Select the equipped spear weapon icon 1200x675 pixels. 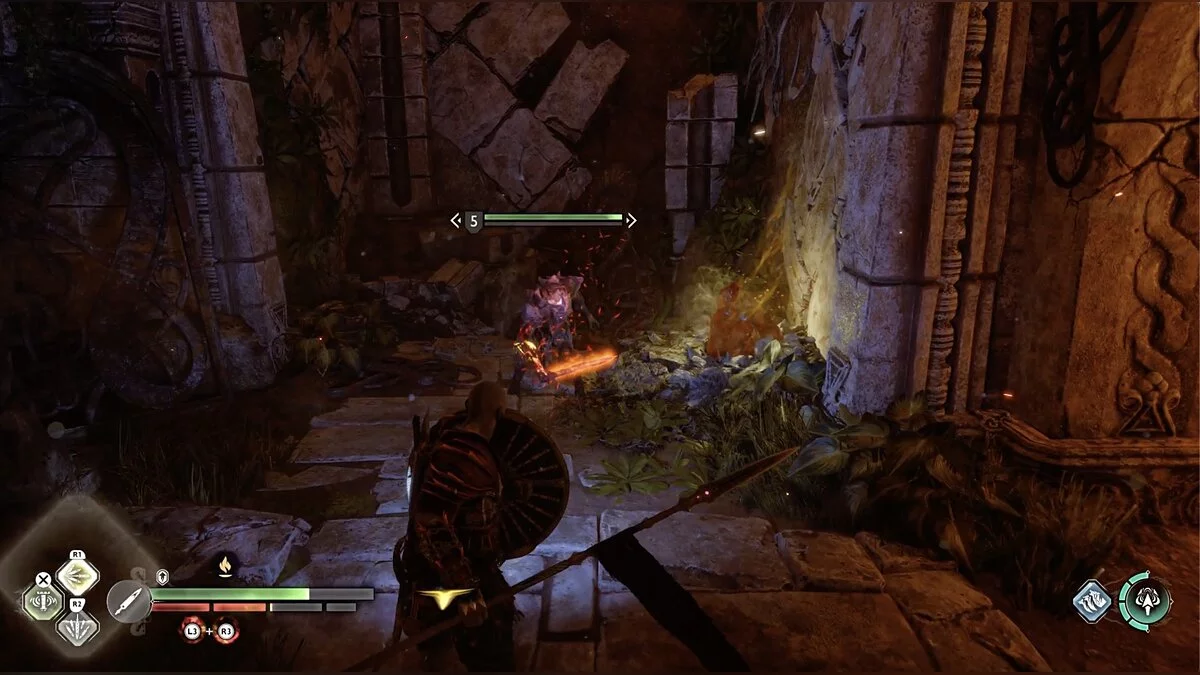(127, 602)
